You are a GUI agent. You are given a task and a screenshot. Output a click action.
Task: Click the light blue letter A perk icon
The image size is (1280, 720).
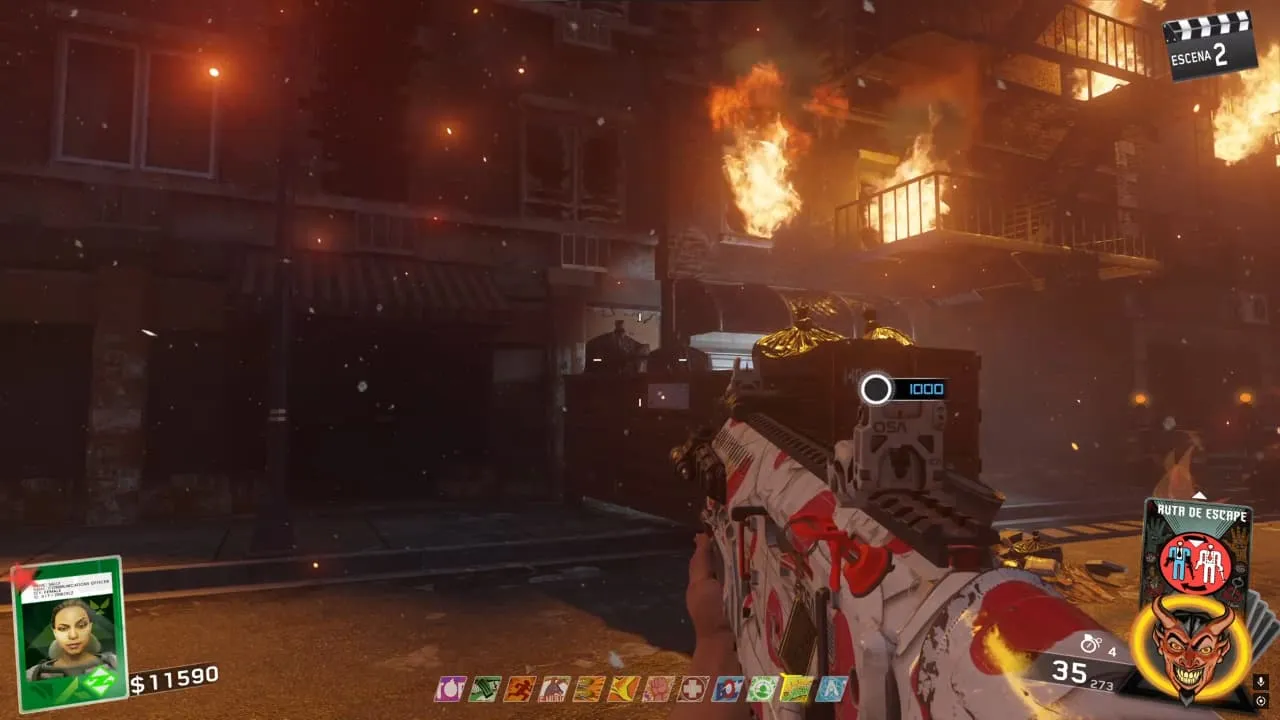coord(831,688)
